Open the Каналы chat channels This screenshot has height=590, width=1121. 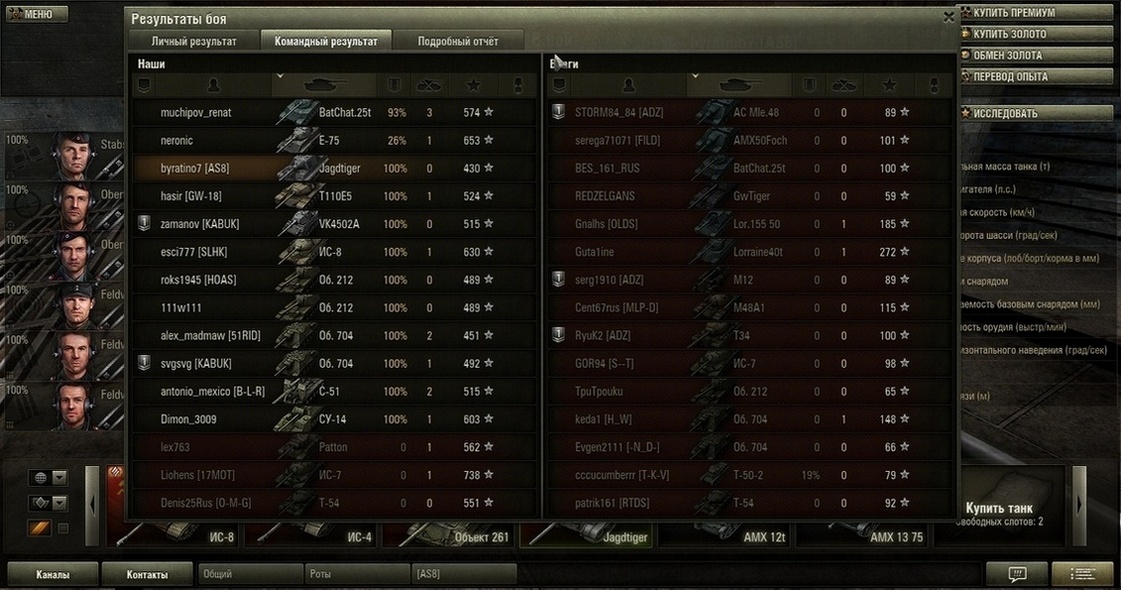53,574
